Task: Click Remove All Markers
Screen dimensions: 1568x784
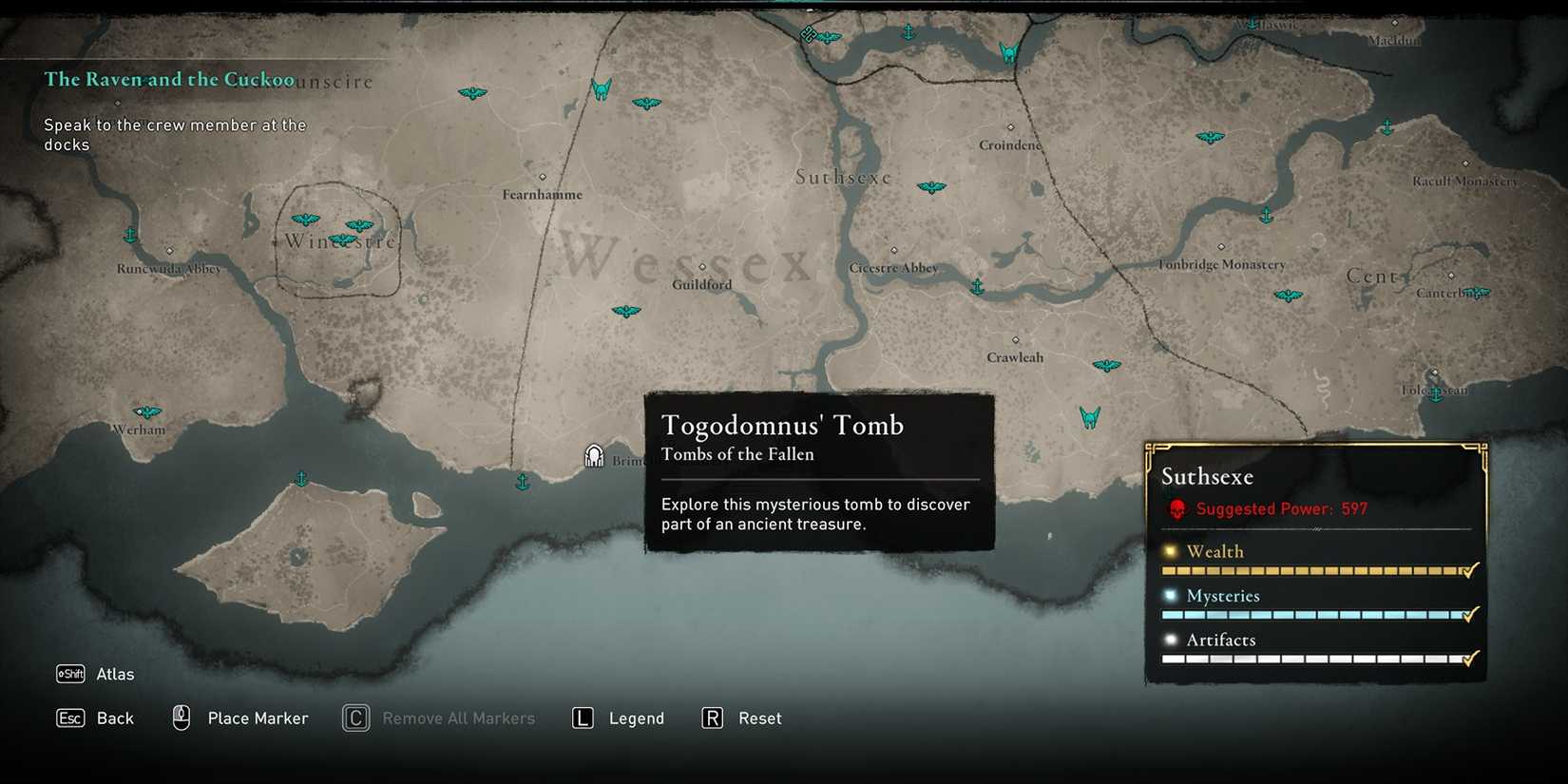Action: [458, 718]
